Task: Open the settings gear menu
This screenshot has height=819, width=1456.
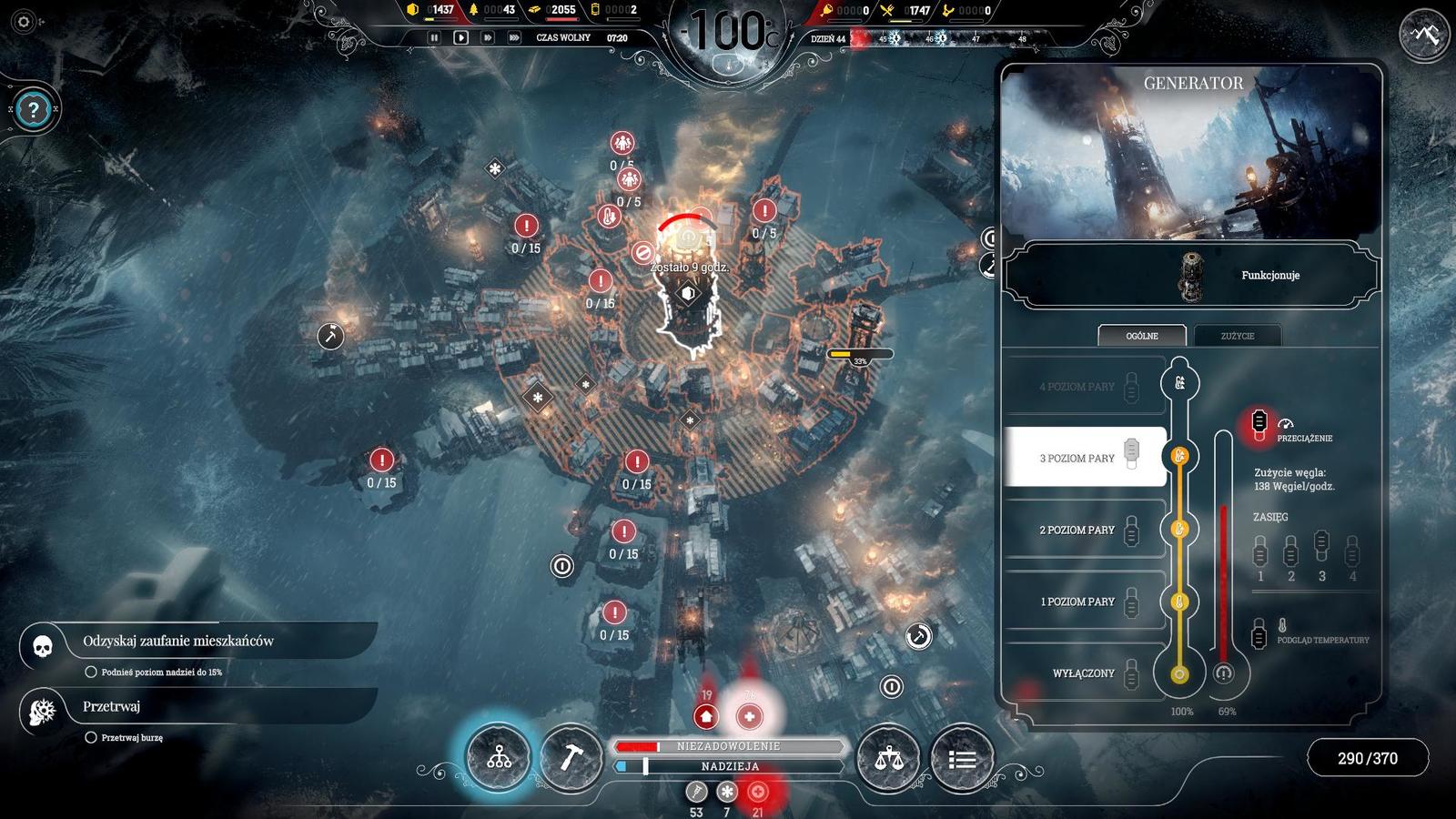Action: pyautogui.click(x=25, y=22)
